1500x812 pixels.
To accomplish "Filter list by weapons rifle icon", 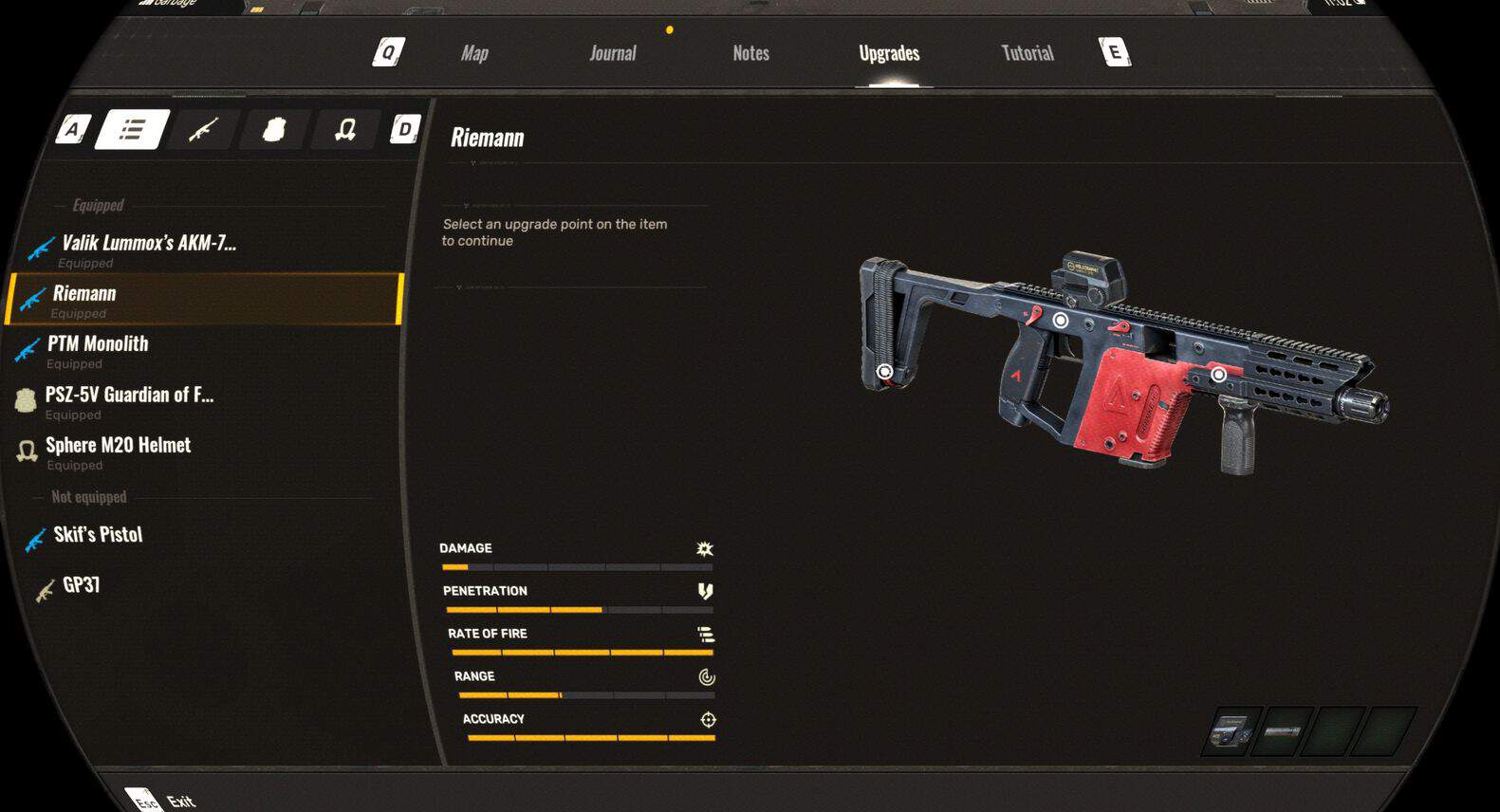I will point(203,129).
